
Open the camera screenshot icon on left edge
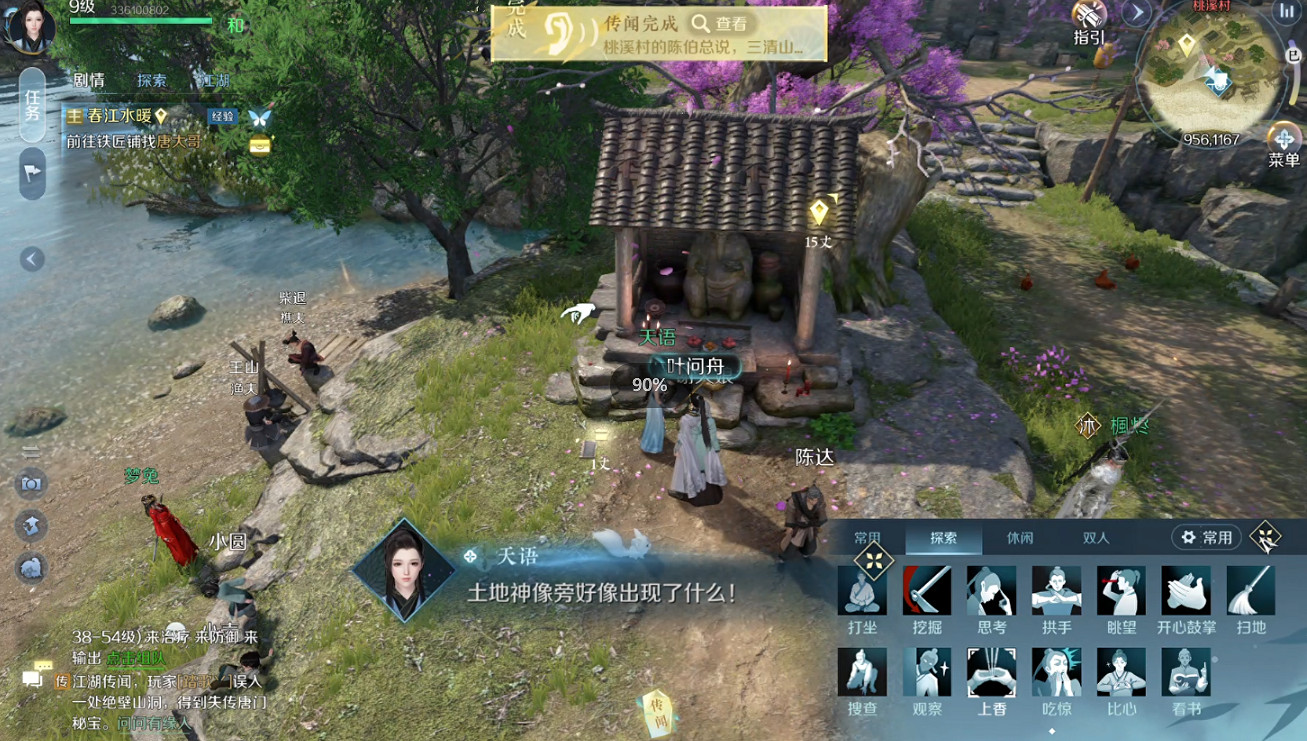point(30,483)
